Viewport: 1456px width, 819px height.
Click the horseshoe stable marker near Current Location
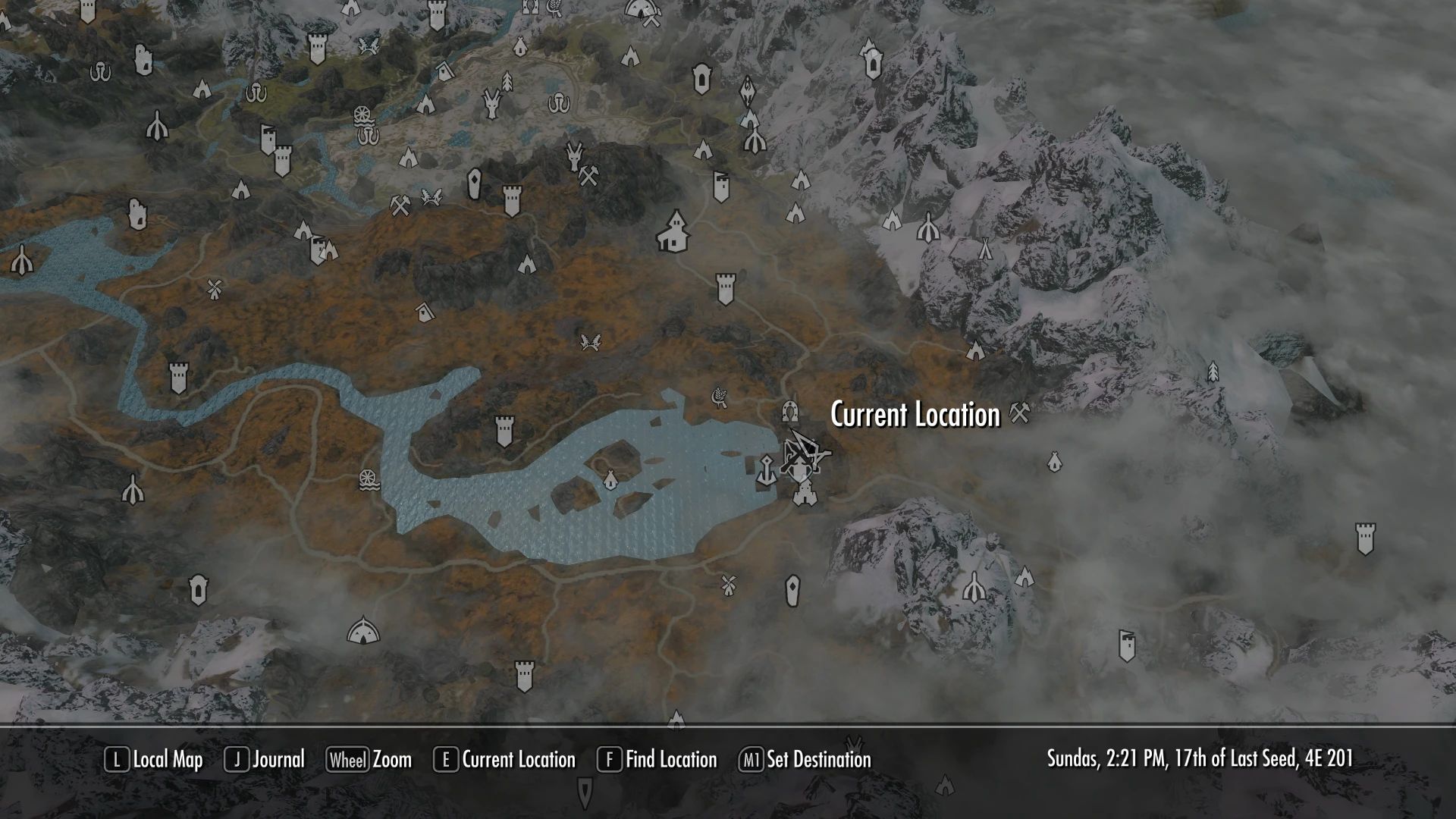click(790, 412)
